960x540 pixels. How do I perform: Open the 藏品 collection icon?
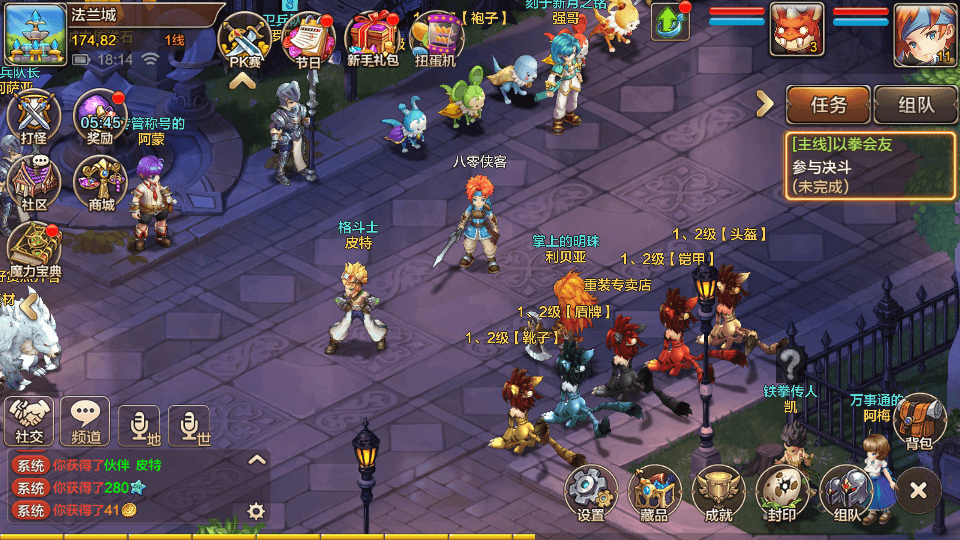point(654,492)
